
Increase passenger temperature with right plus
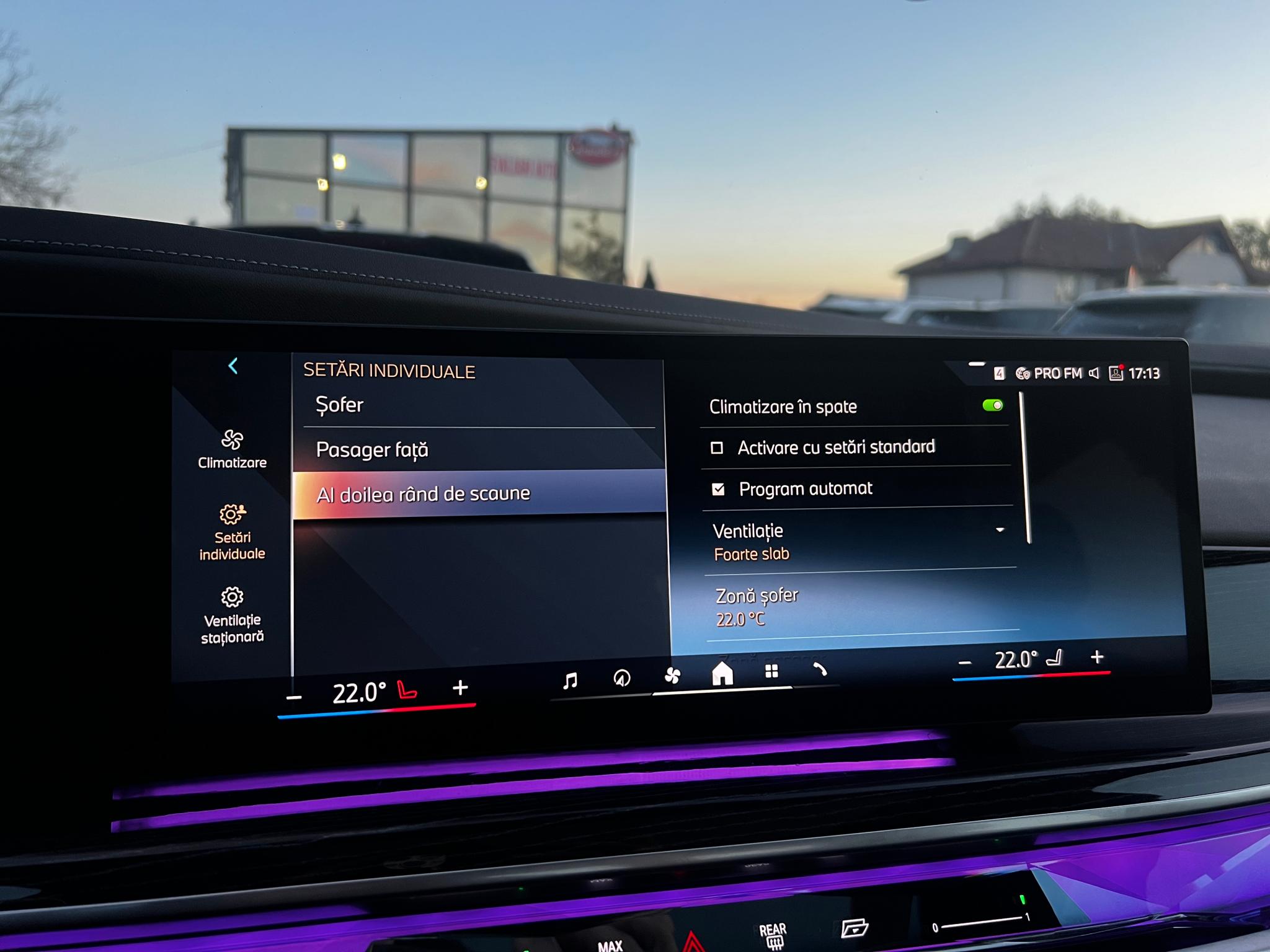(x=1097, y=657)
